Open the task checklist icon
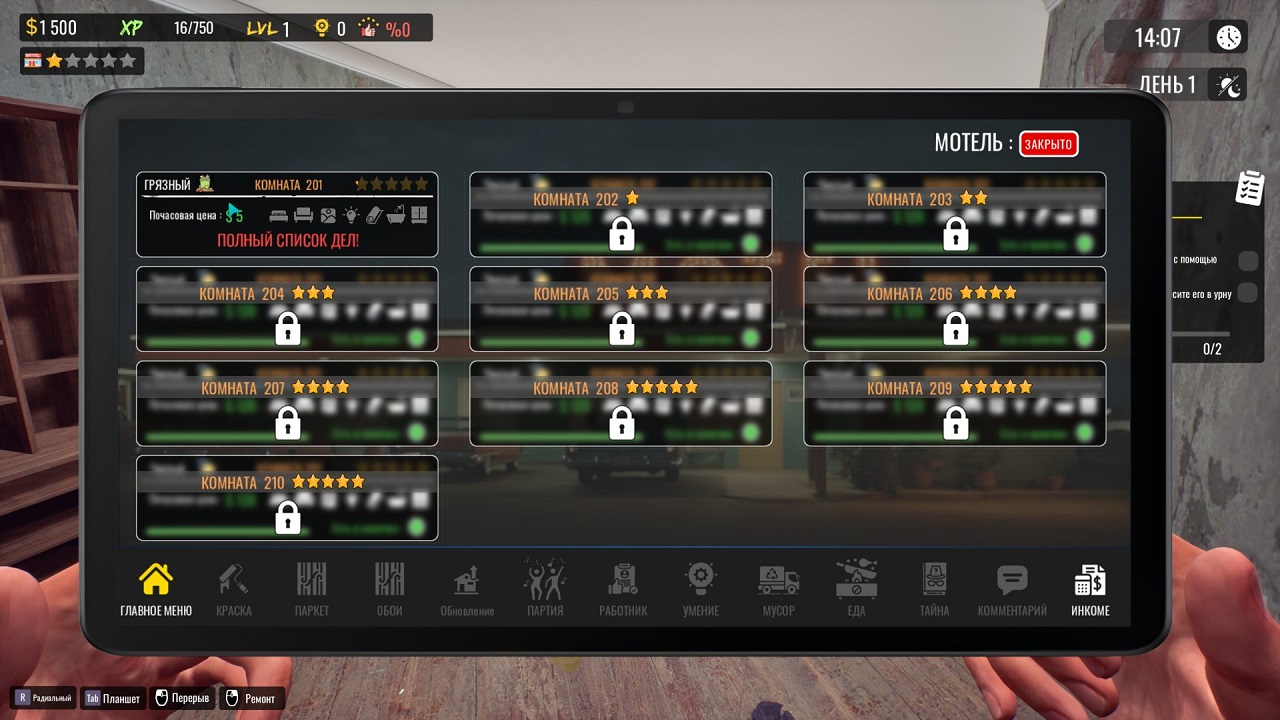This screenshot has height=720, width=1280. (1250, 188)
